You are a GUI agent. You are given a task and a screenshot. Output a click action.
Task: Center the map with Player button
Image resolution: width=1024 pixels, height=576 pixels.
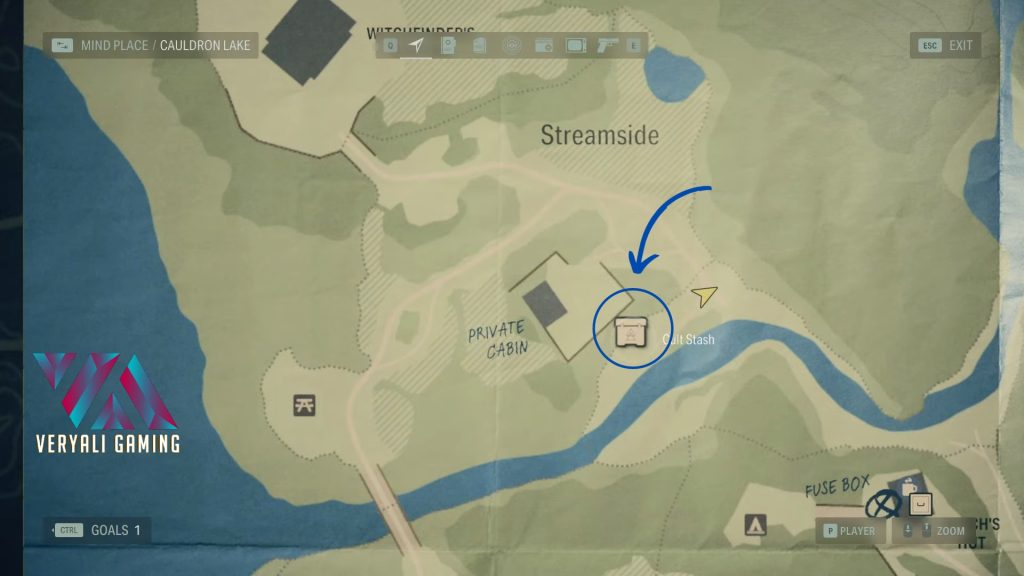pos(849,531)
